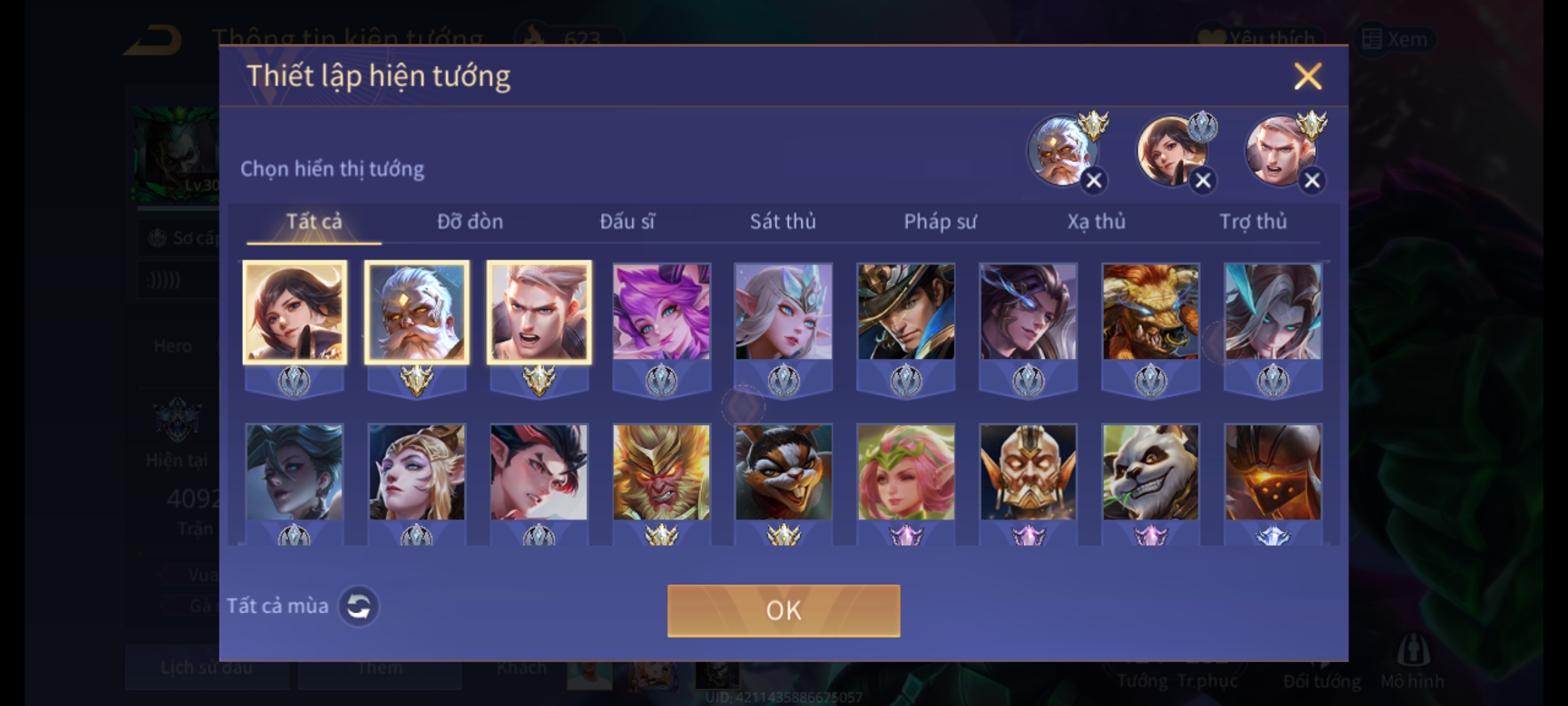Remove the dark-haired girl from selected slots
Viewport: 1568px width, 706px height.
pos(1203,180)
